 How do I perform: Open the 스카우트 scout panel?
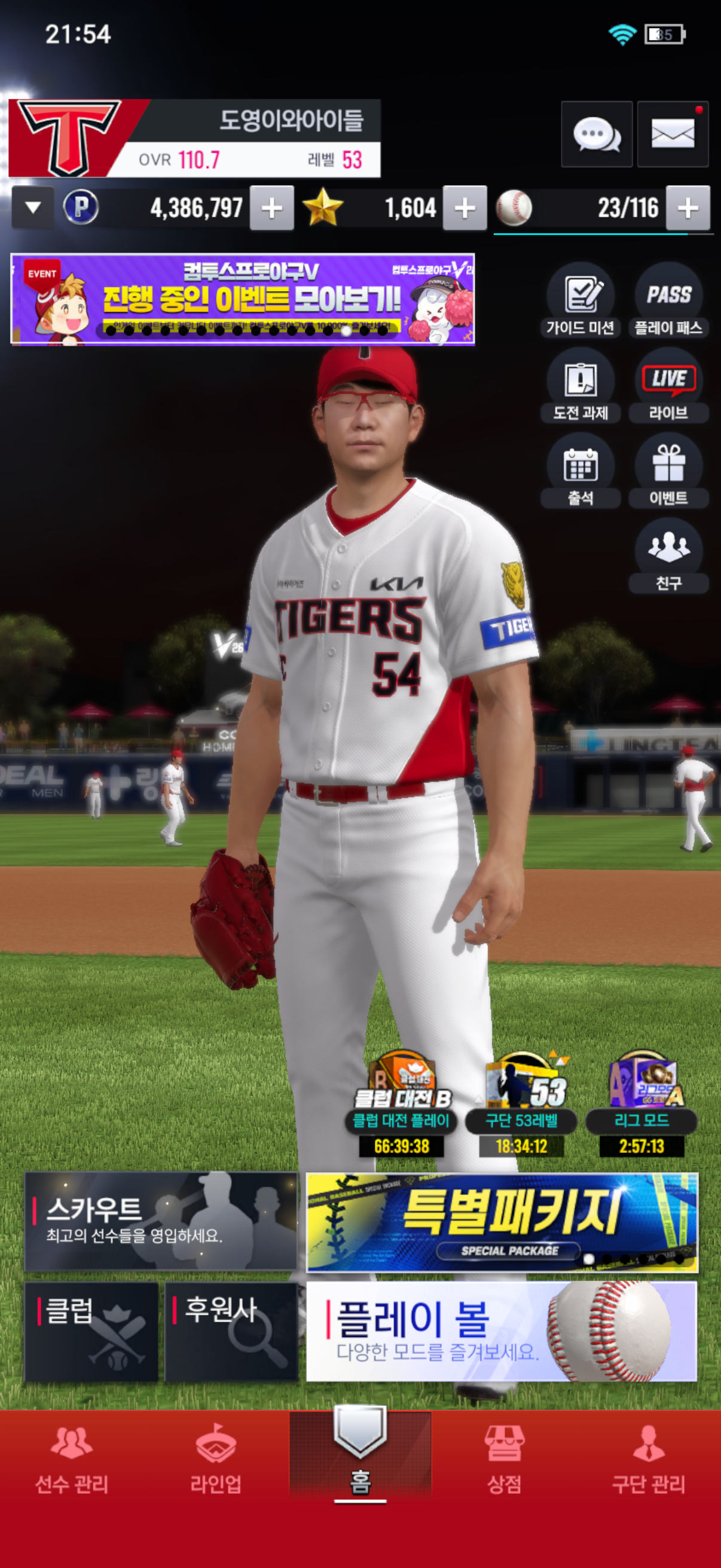coord(161,1221)
